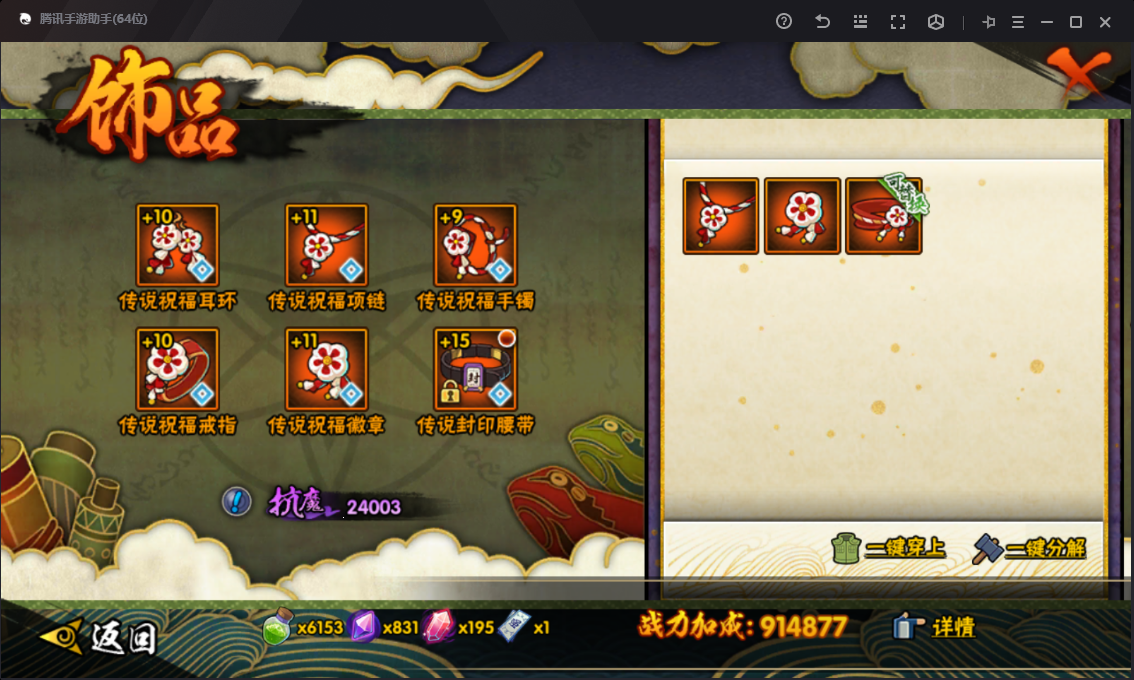1134x680 pixels.
Task: Maximize the emulator window
Action: 1076,22
